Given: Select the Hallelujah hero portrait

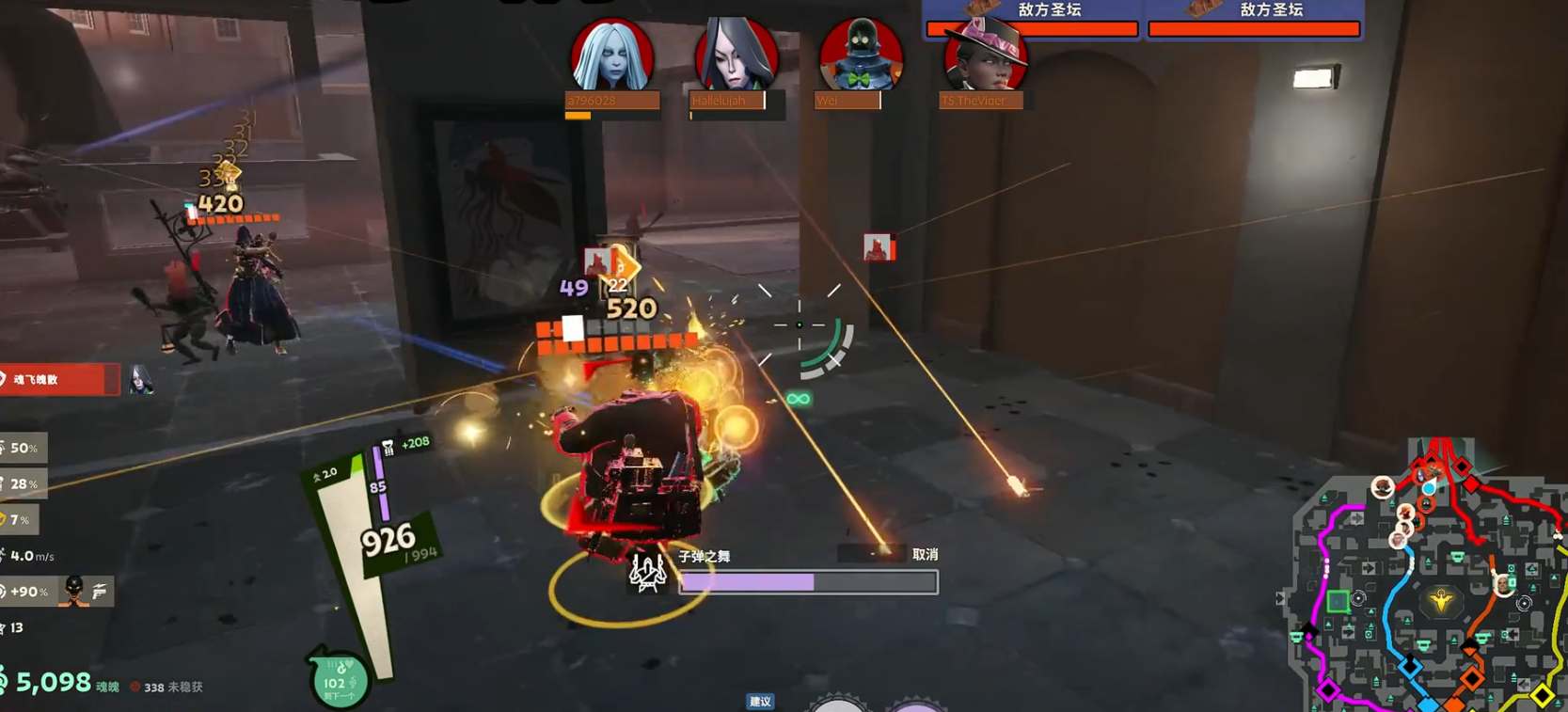Looking at the screenshot, I should click(736, 55).
